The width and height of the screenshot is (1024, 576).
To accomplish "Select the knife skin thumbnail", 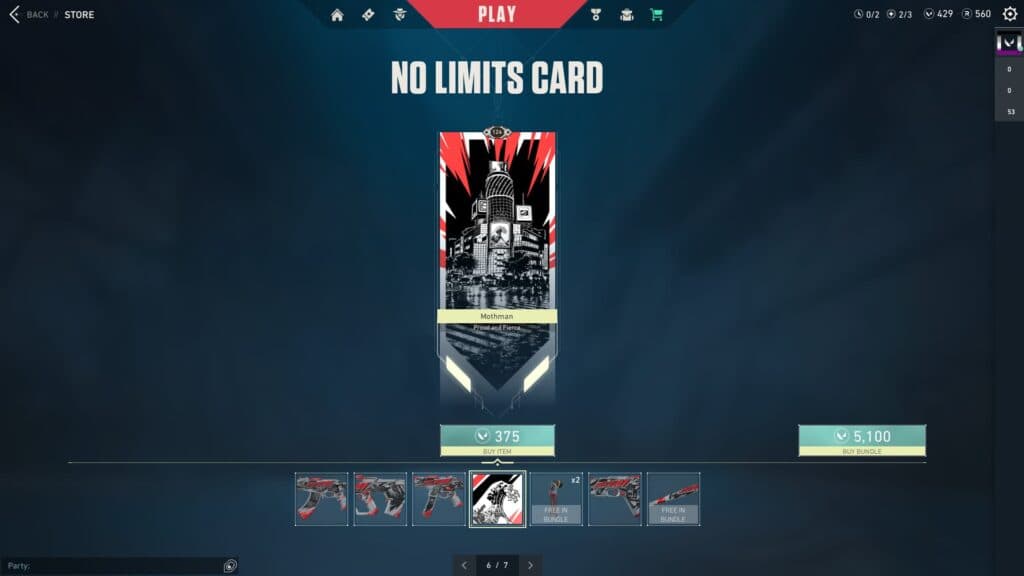I will [x=673, y=499].
